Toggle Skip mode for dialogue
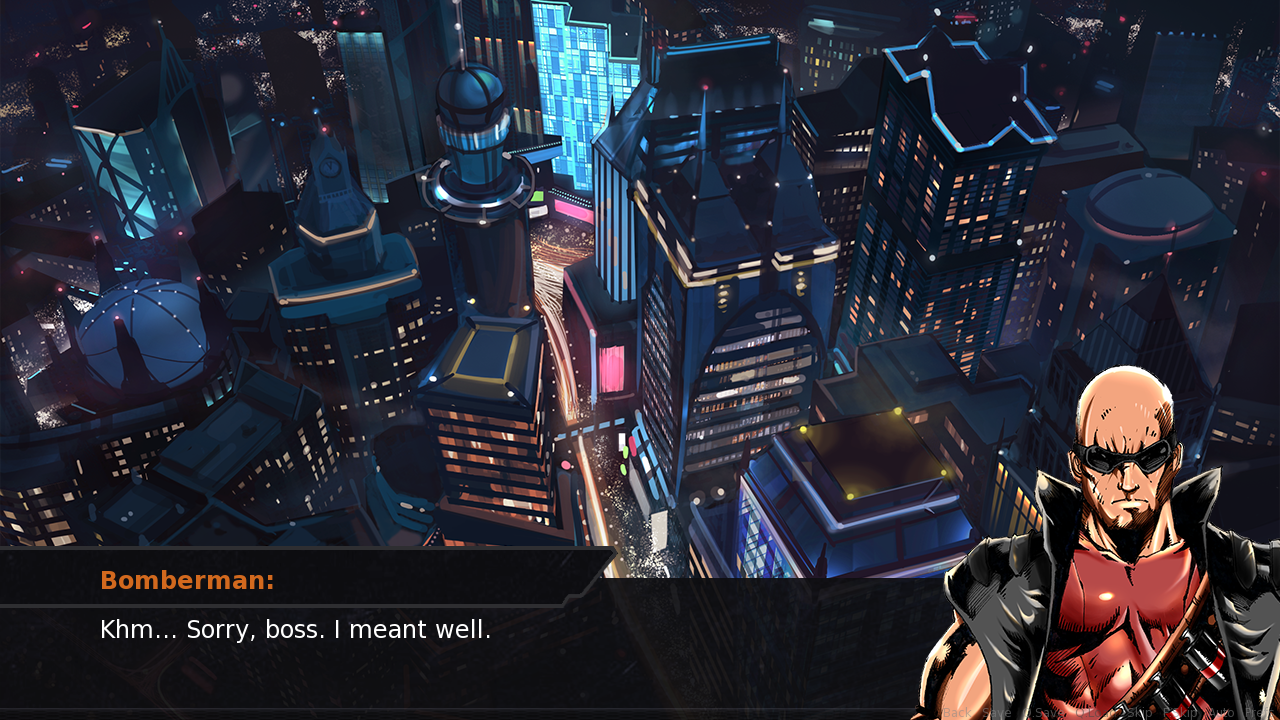1280x720 pixels. tap(1140, 713)
